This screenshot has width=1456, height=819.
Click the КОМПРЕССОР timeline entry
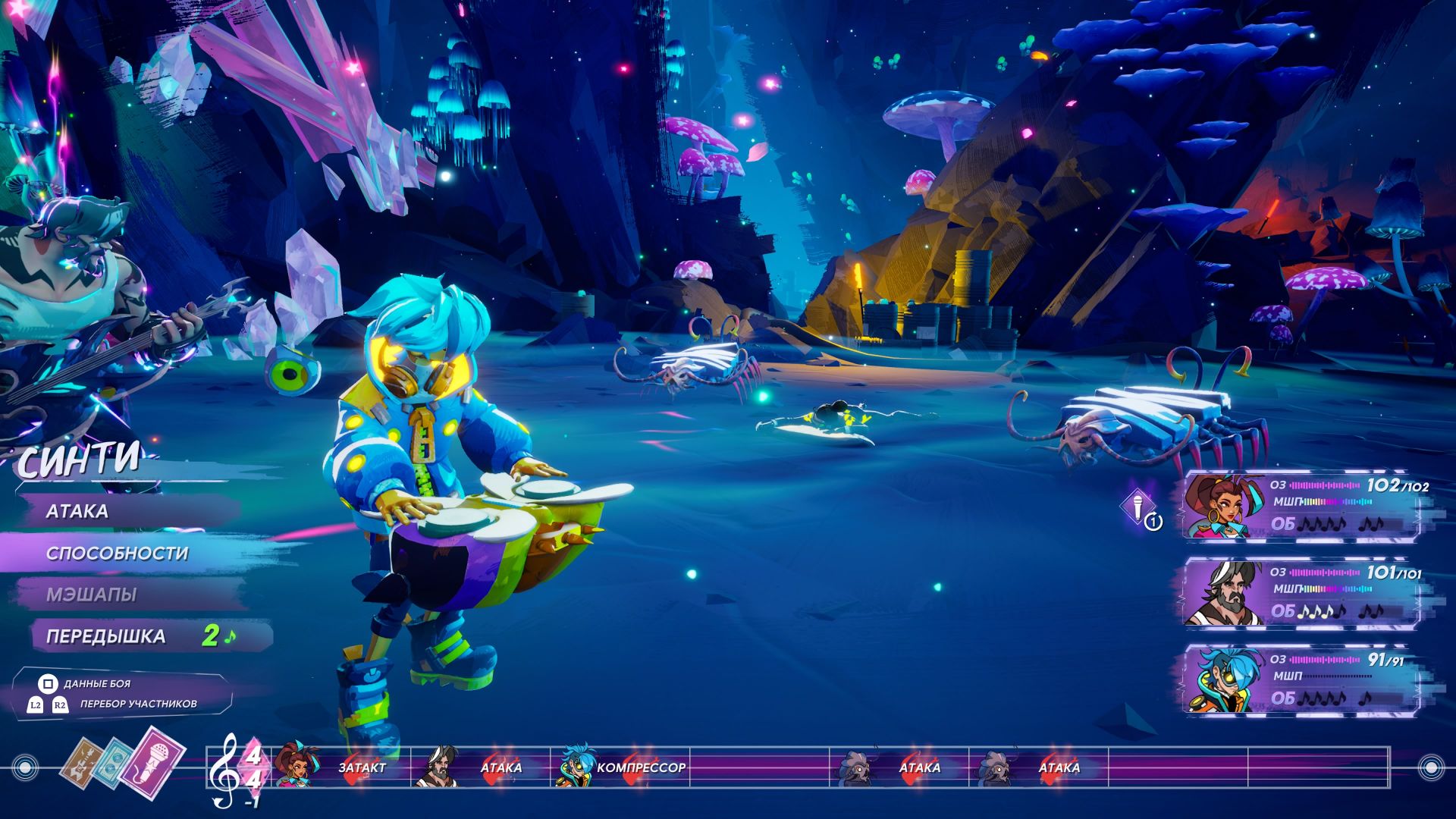tap(641, 767)
